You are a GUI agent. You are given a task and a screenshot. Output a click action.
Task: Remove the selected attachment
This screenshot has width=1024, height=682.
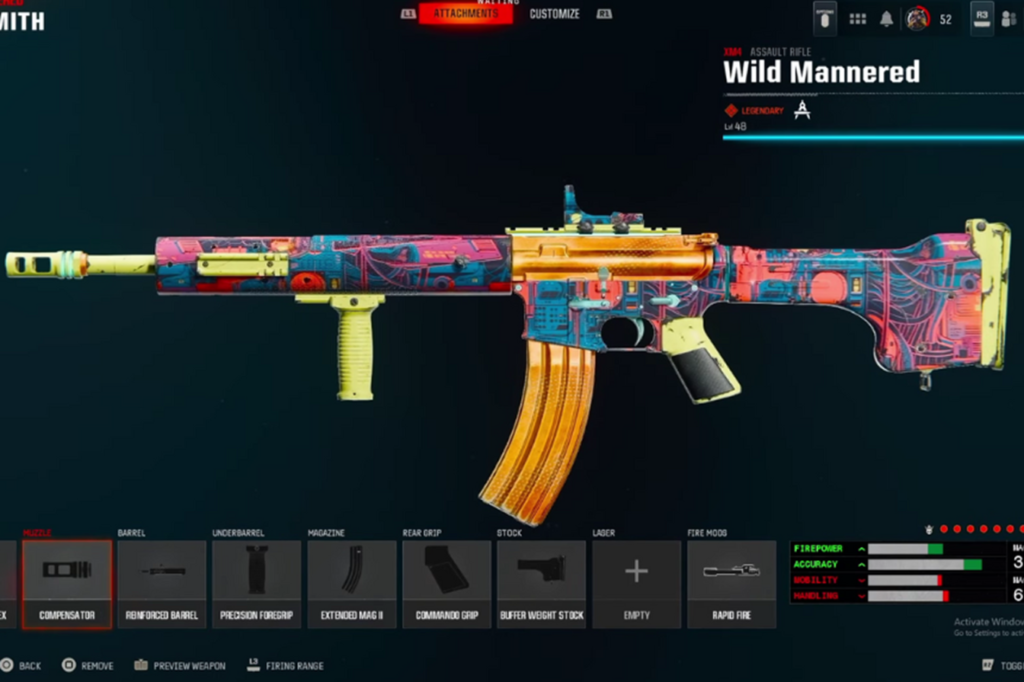click(88, 665)
